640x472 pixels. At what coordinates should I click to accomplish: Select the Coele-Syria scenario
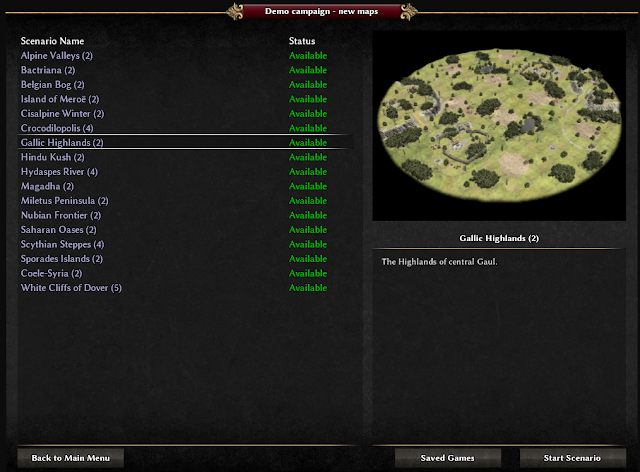[52, 273]
